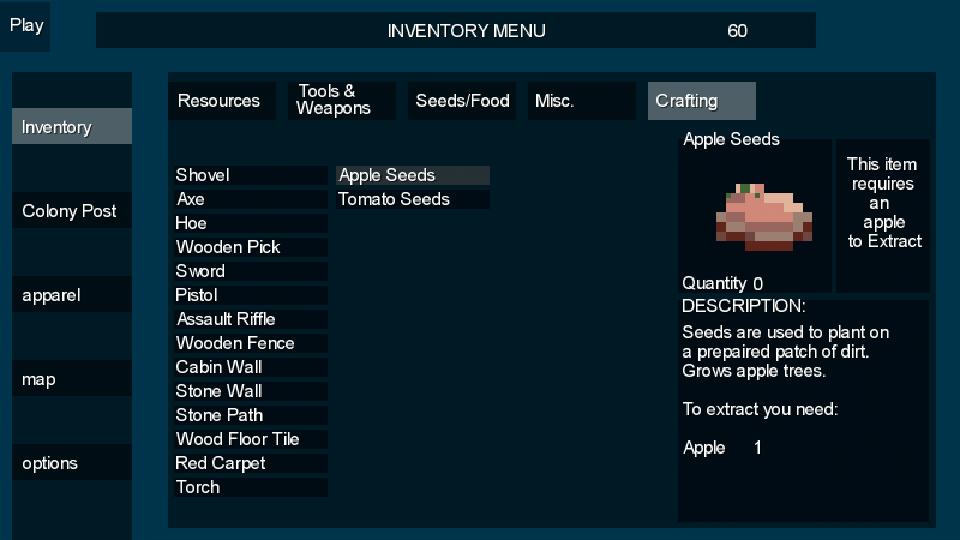This screenshot has height=540, width=960.
Task: Select the Torch recipe
Action: pyautogui.click(x=250, y=487)
